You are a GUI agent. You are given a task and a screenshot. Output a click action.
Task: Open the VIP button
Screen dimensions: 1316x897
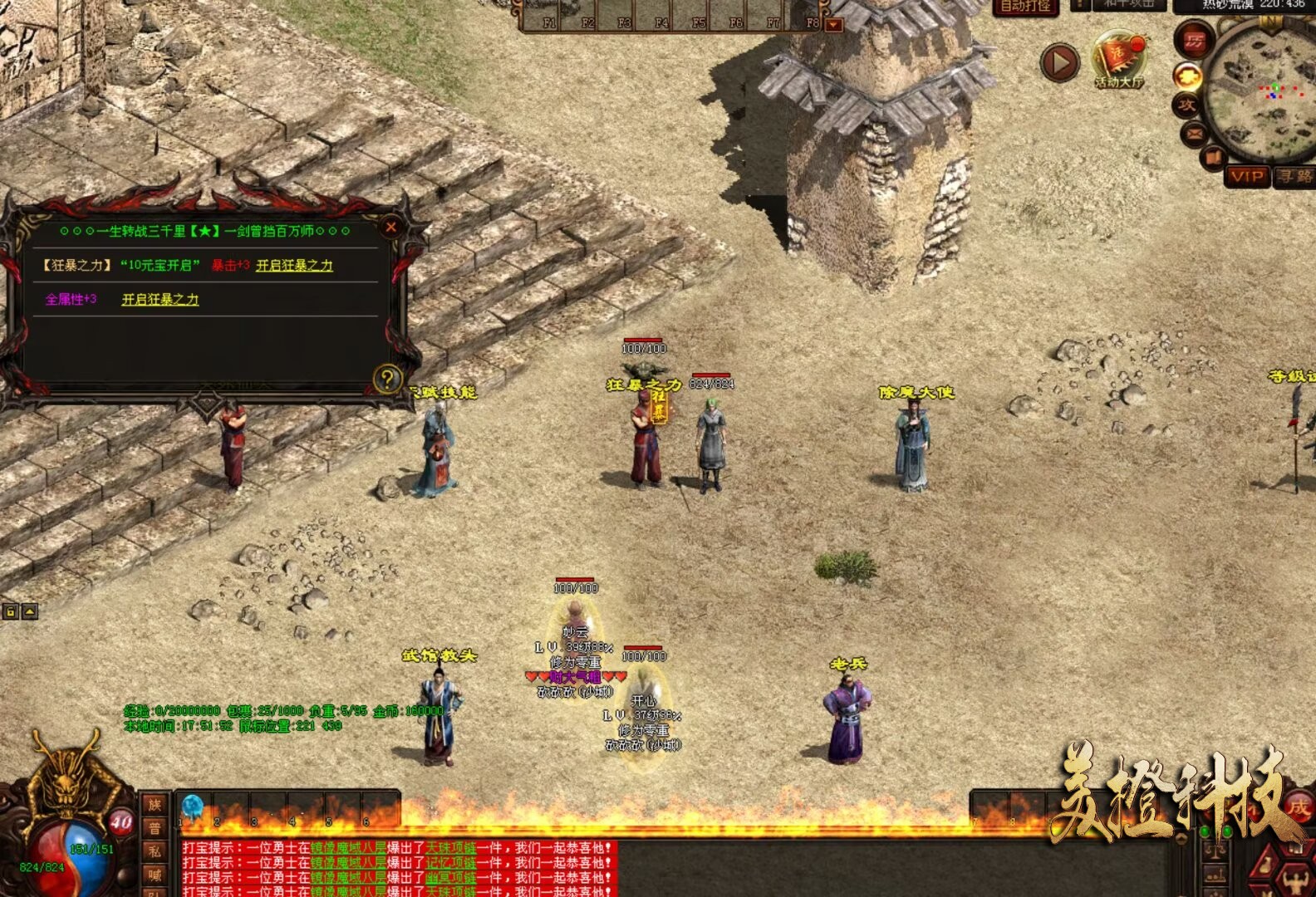pyautogui.click(x=1247, y=176)
